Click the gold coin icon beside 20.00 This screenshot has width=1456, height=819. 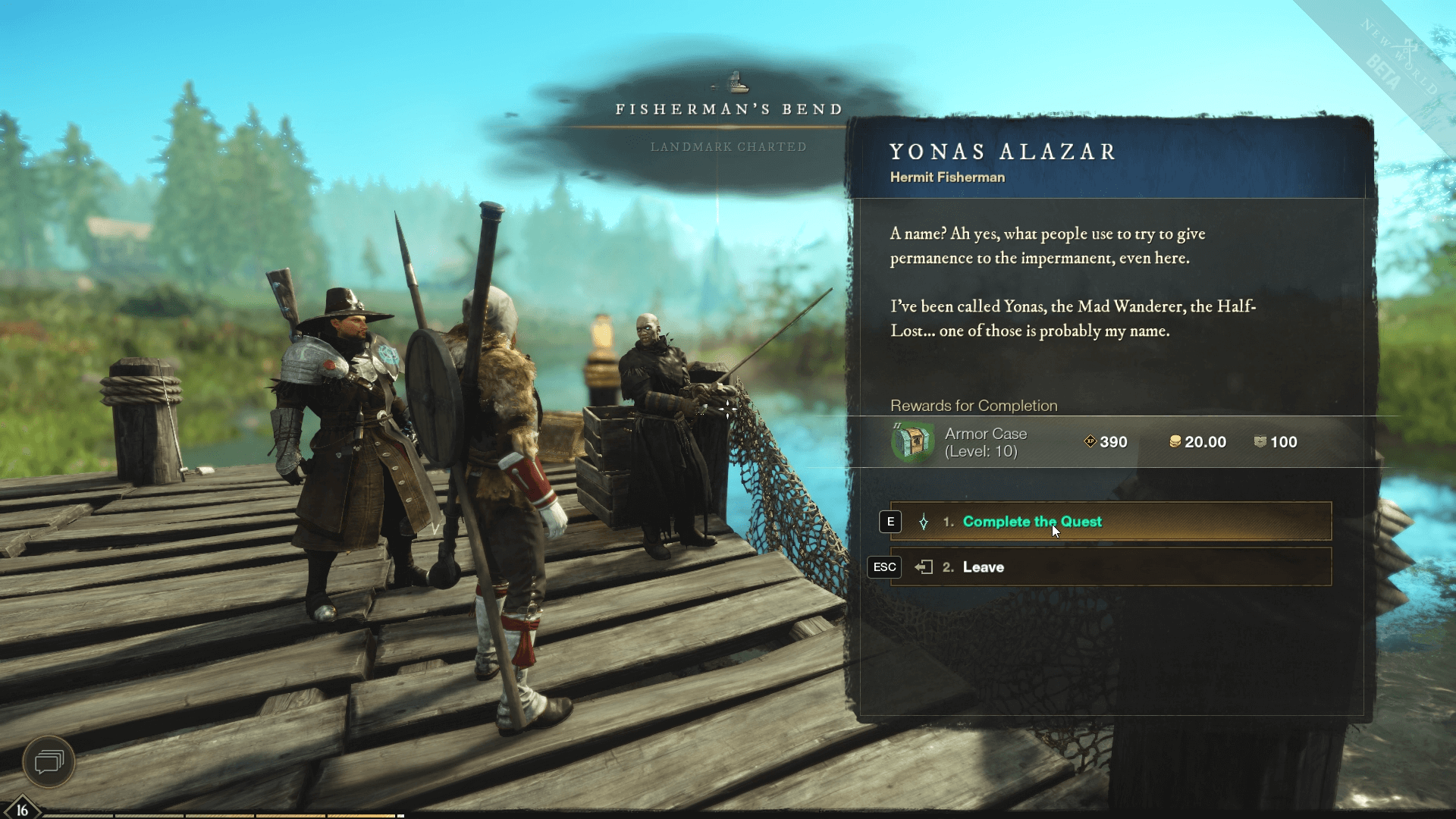coord(1174,442)
